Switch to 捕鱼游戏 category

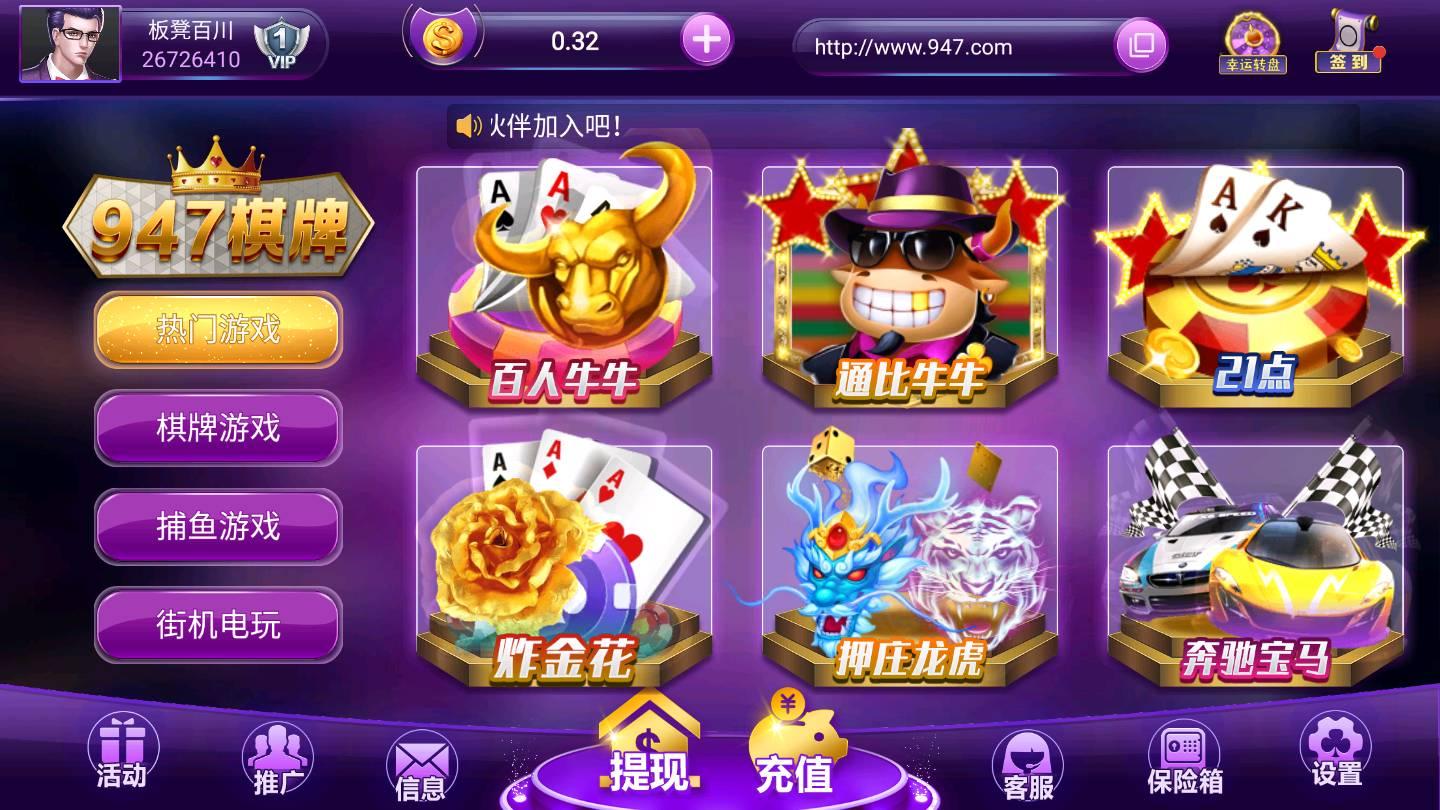pyautogui.click(x=217, y=527)
